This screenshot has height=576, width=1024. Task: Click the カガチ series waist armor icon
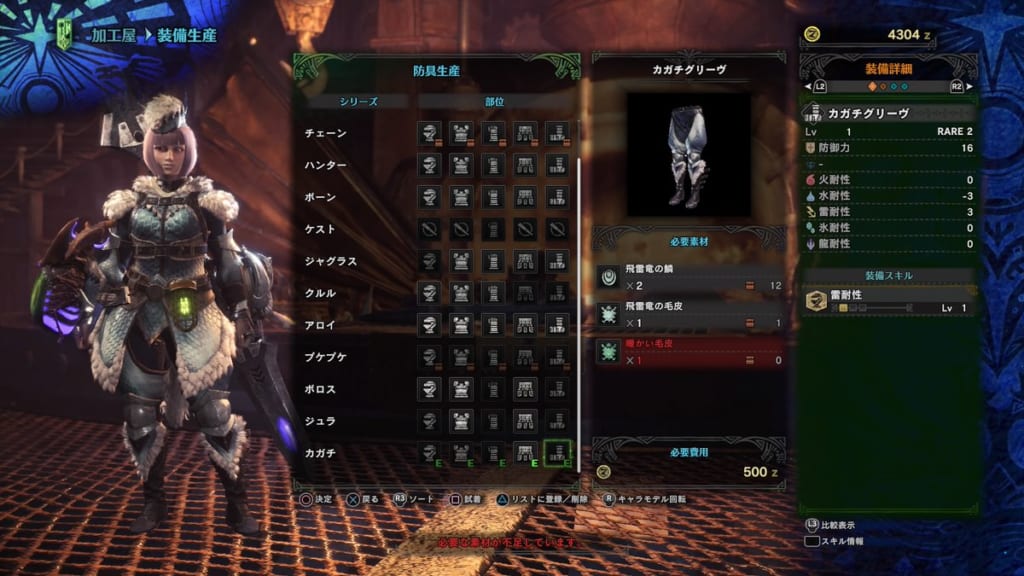tap(525, 453)
